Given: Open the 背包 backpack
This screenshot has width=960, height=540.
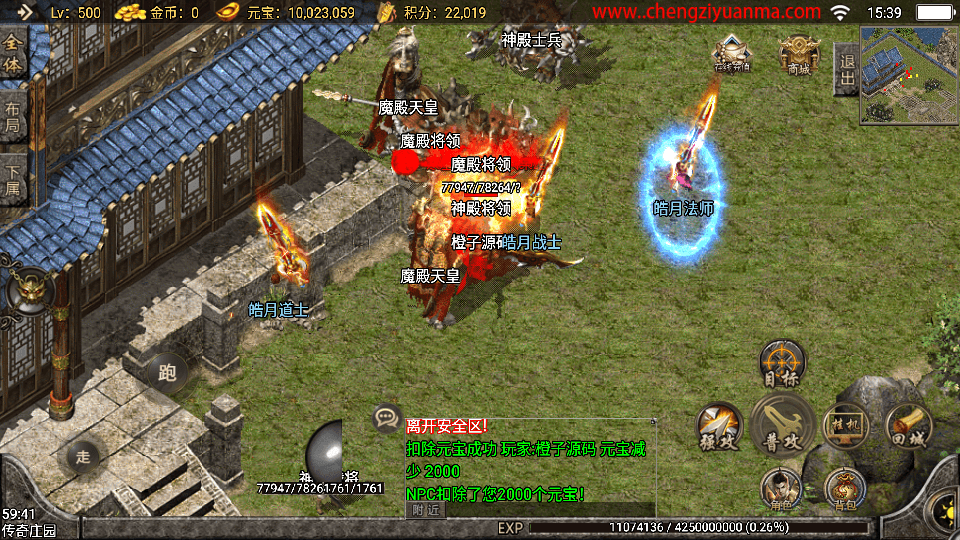Looking at the screenshot, I should (x=843, y=489).
